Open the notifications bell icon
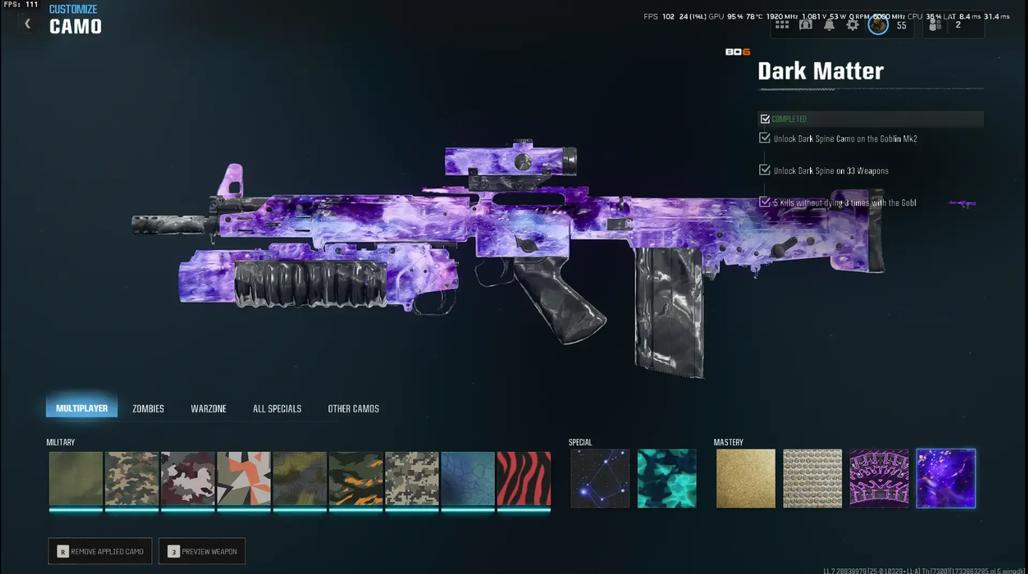The width and height of the screenshot is (1028, 574). tap(829, 25)
